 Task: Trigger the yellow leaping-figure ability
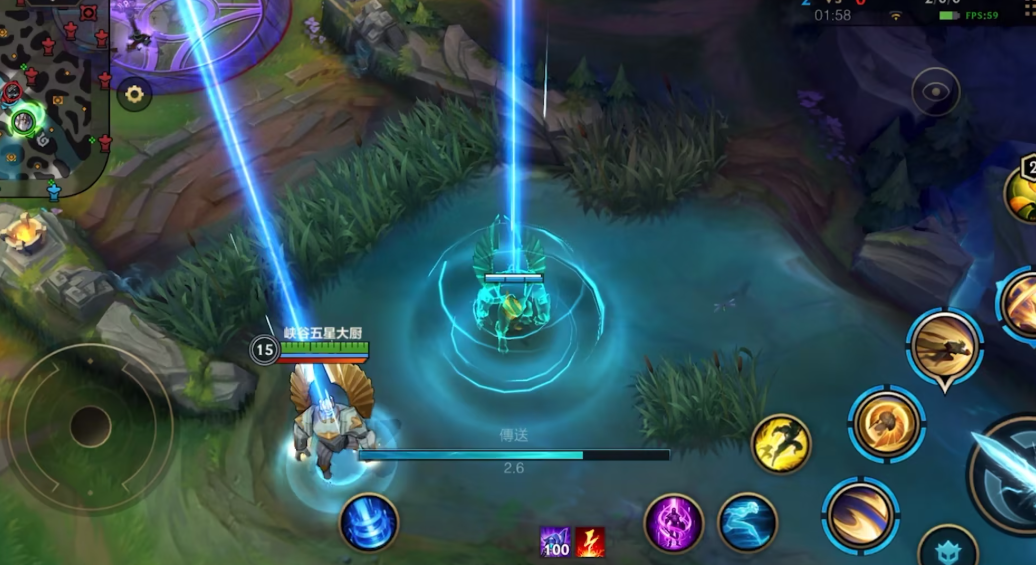[x=781, y=443]
